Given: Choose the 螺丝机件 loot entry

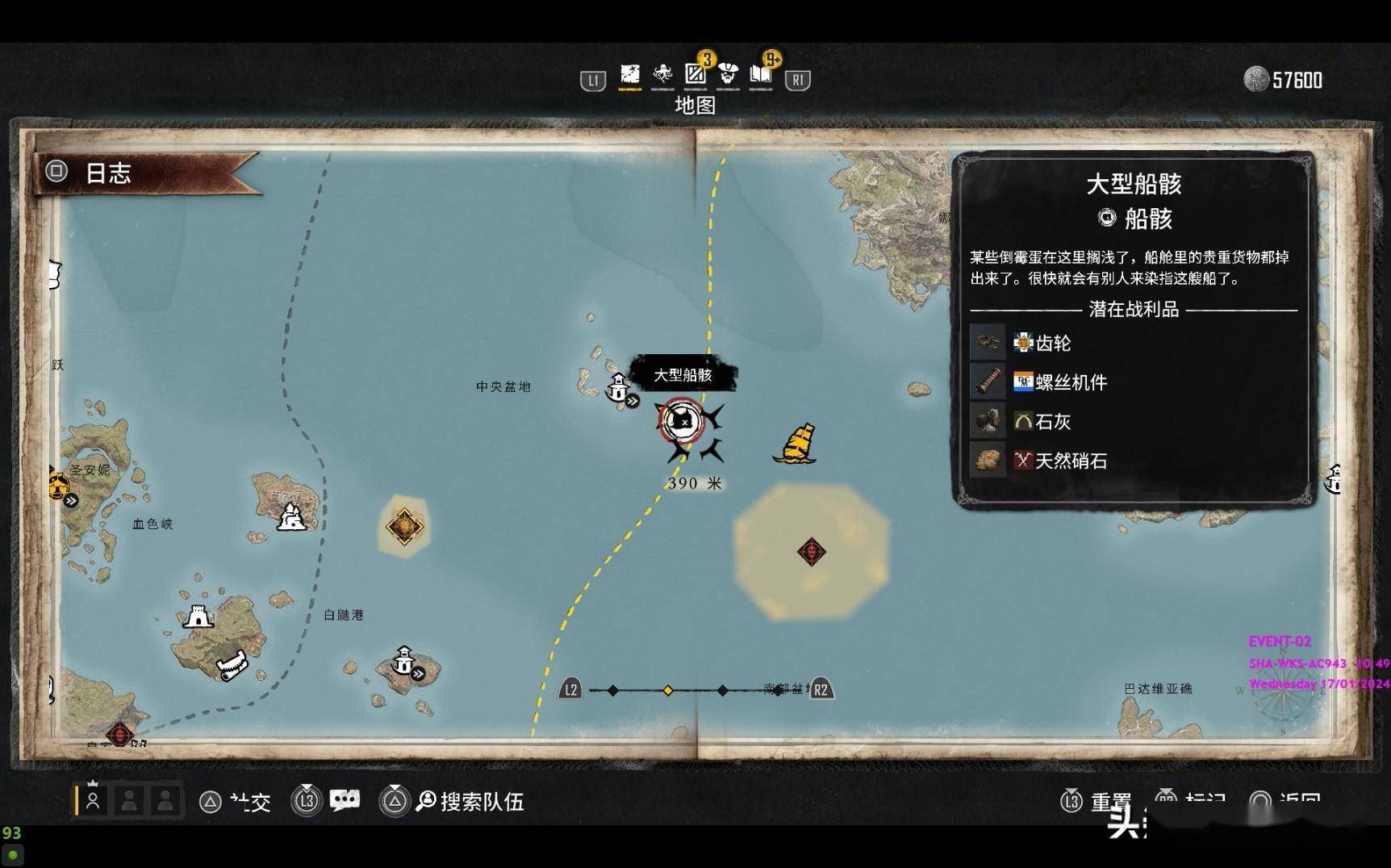Looking at the screenshot, I should tap(1071, 382).
